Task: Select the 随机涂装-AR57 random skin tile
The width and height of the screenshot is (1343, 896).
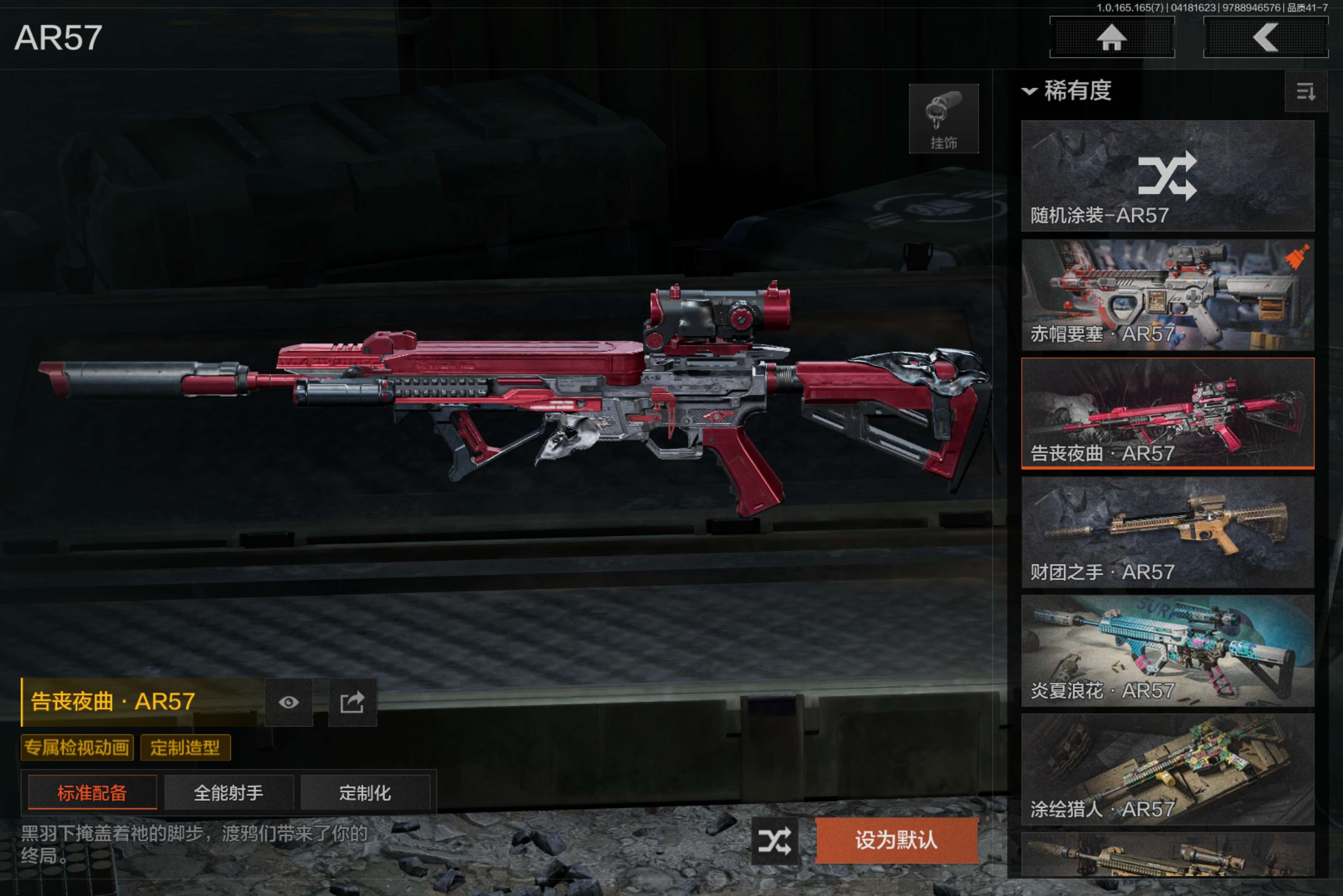Action: (1167, 175)
